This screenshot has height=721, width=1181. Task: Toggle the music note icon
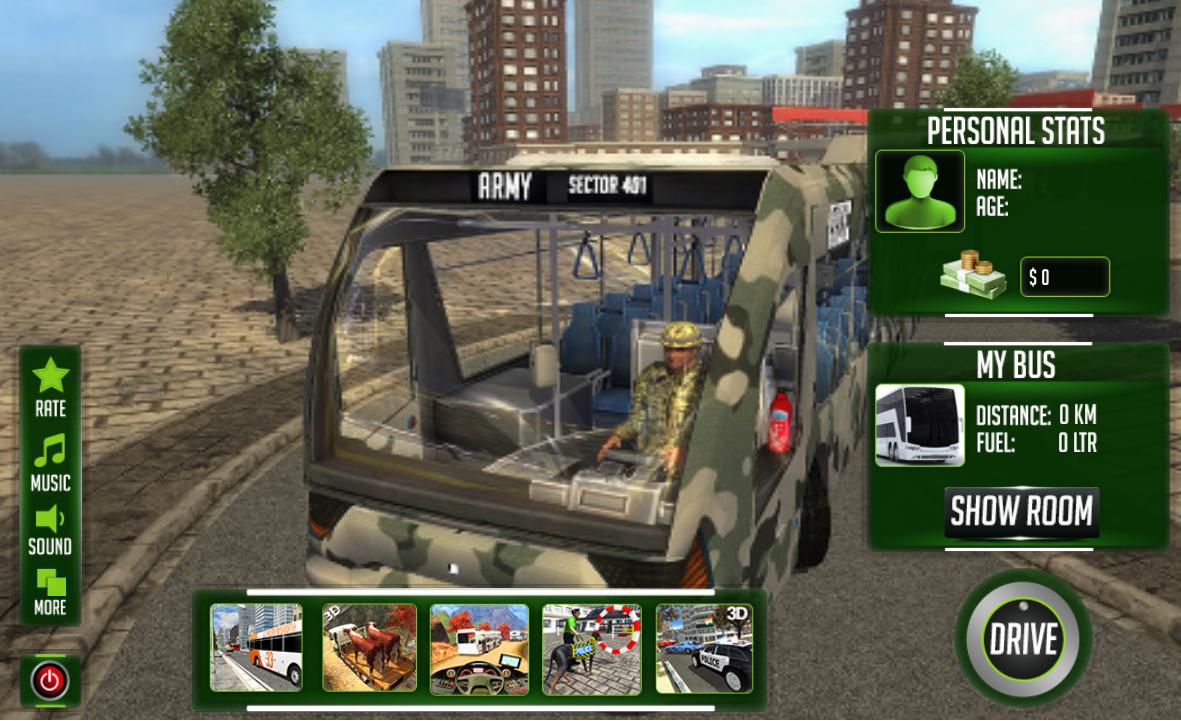coord(50,452)
